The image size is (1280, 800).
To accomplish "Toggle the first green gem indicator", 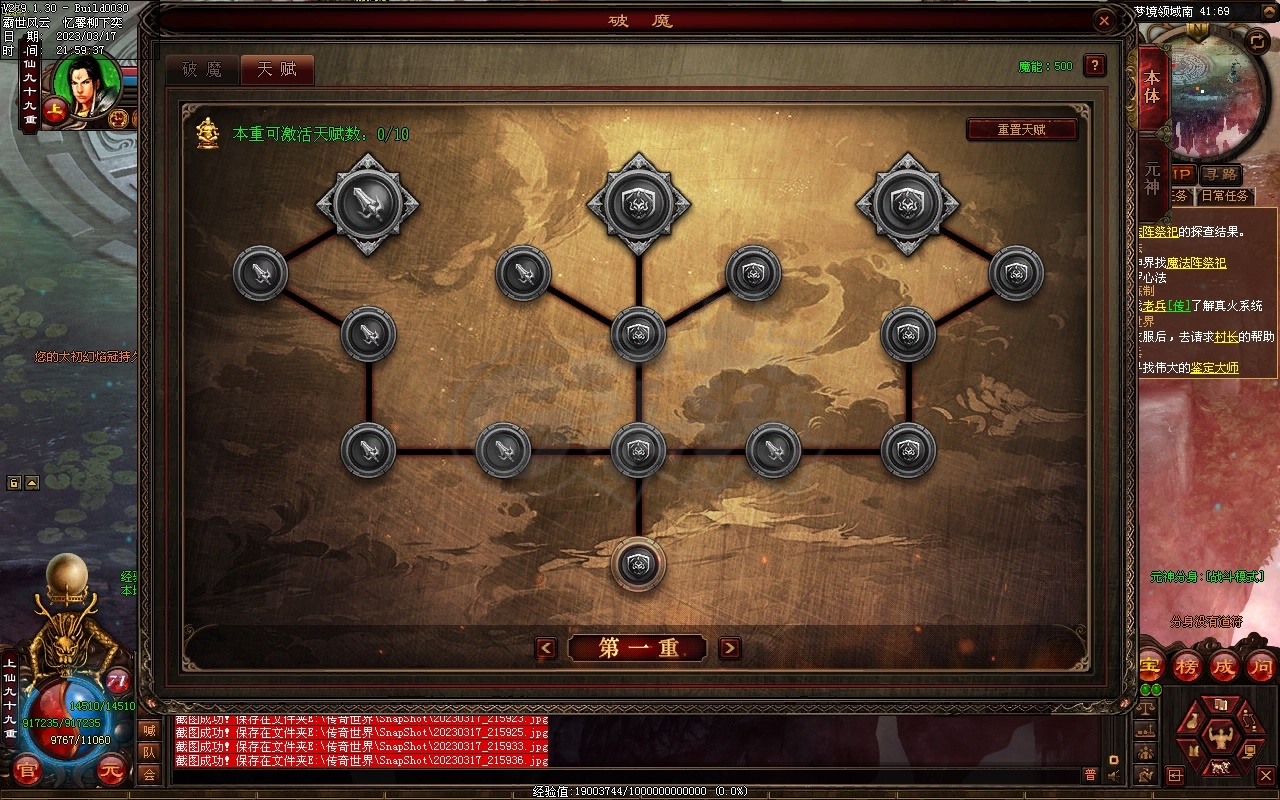I will point(1145,689).
